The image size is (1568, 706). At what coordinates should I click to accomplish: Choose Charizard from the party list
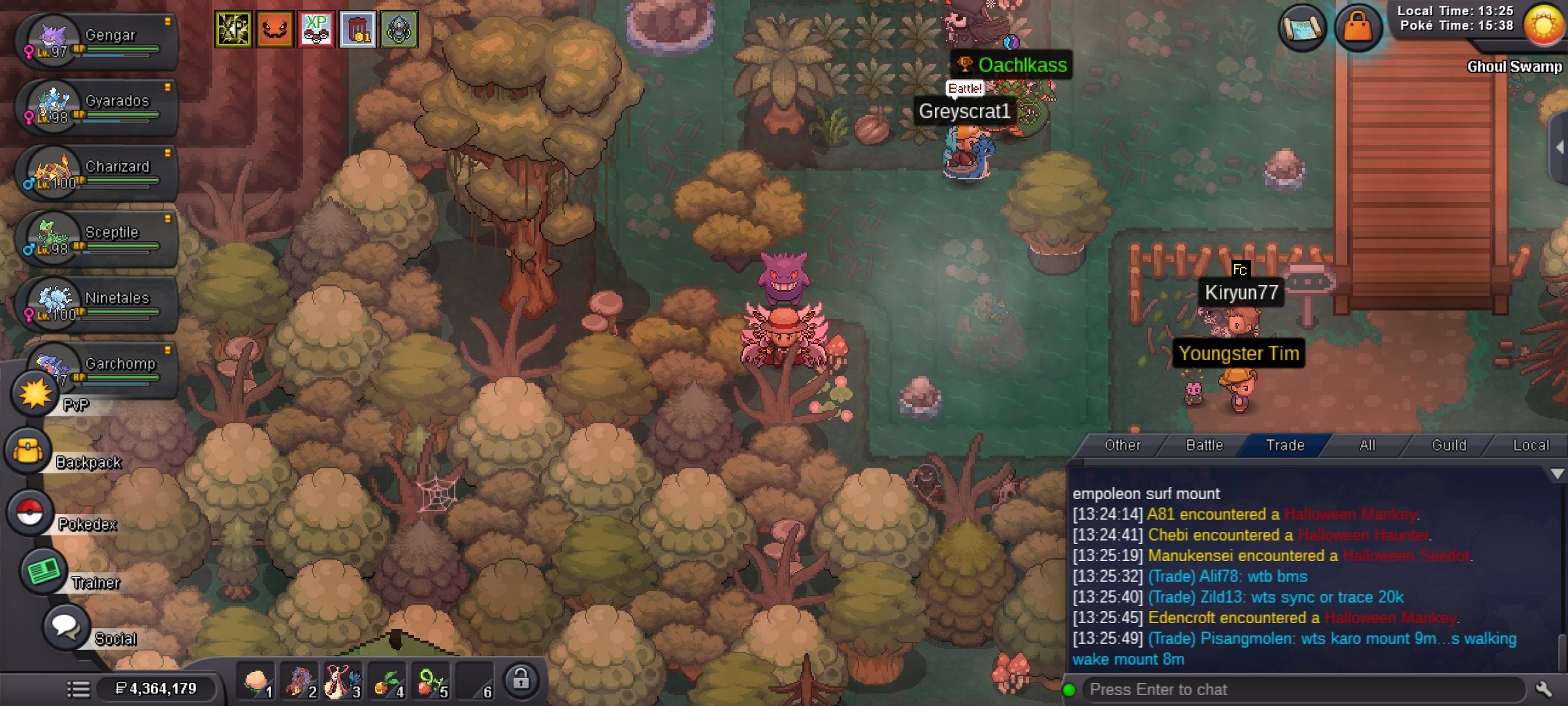tap(98, 173)
